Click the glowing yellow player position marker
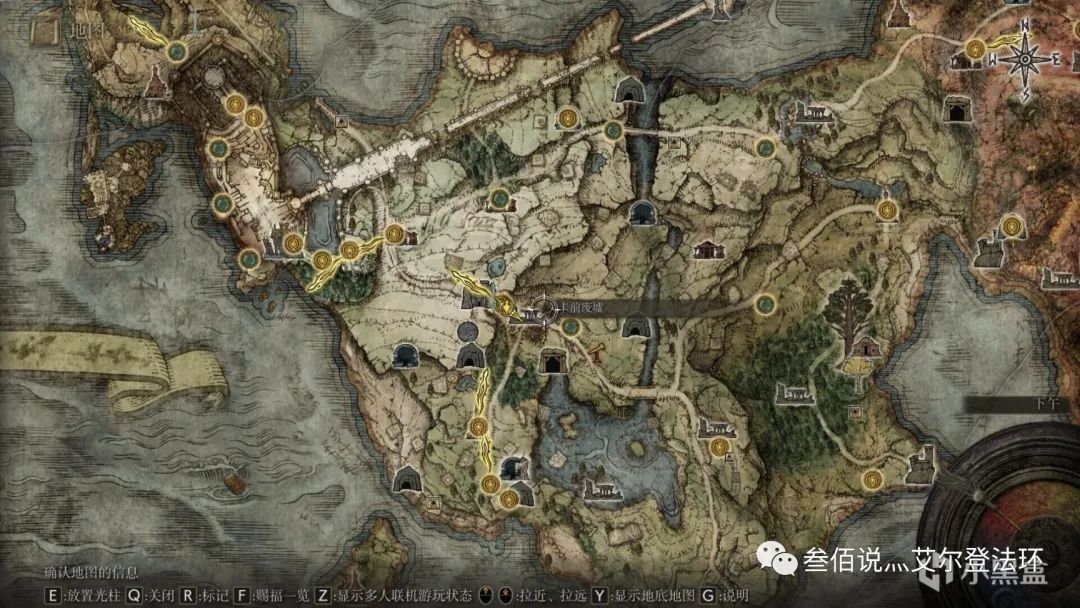The height and width of the screenshot is (608, 1080). point(504,305)
